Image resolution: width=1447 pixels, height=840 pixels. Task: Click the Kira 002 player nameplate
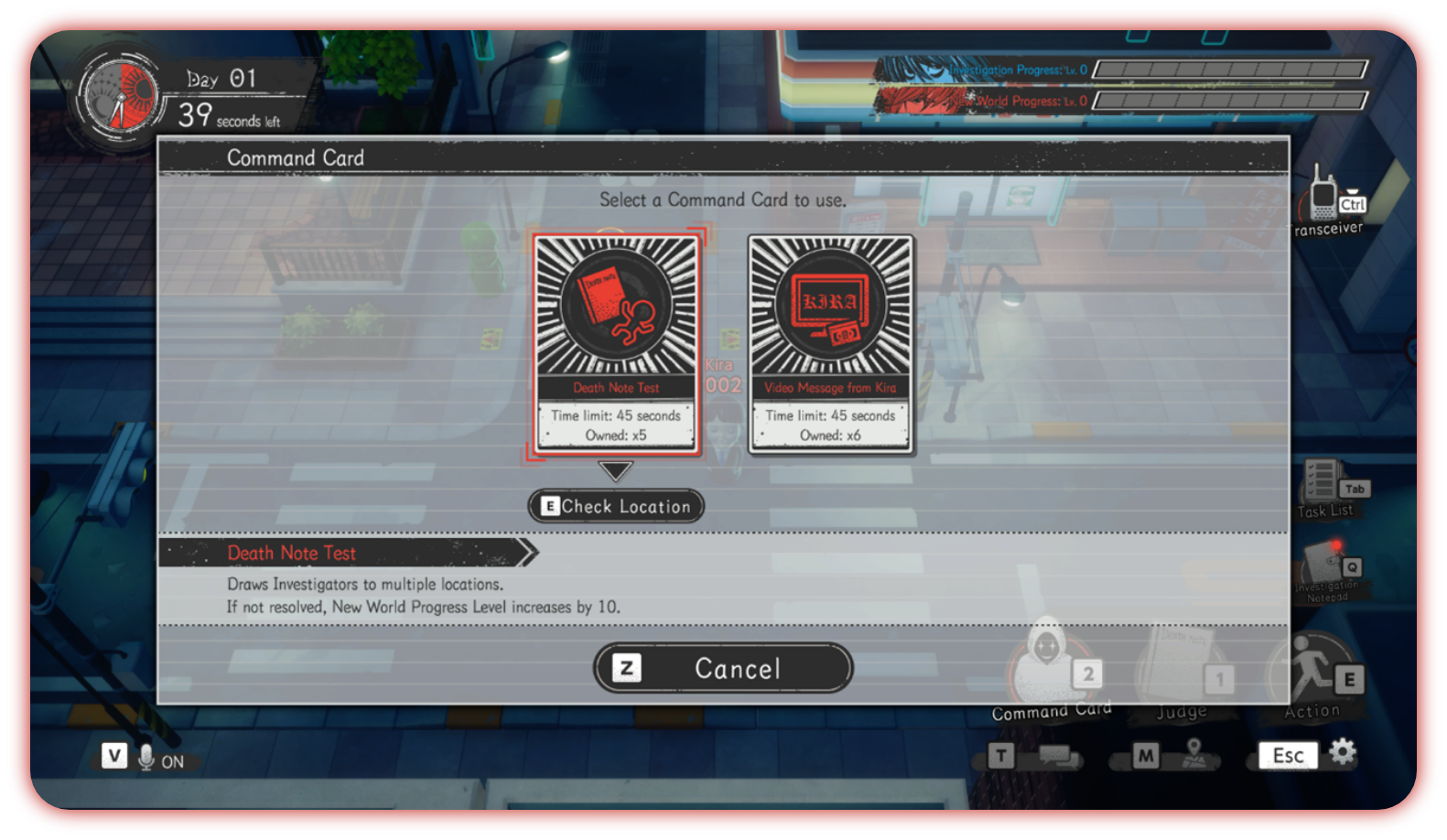722,373
